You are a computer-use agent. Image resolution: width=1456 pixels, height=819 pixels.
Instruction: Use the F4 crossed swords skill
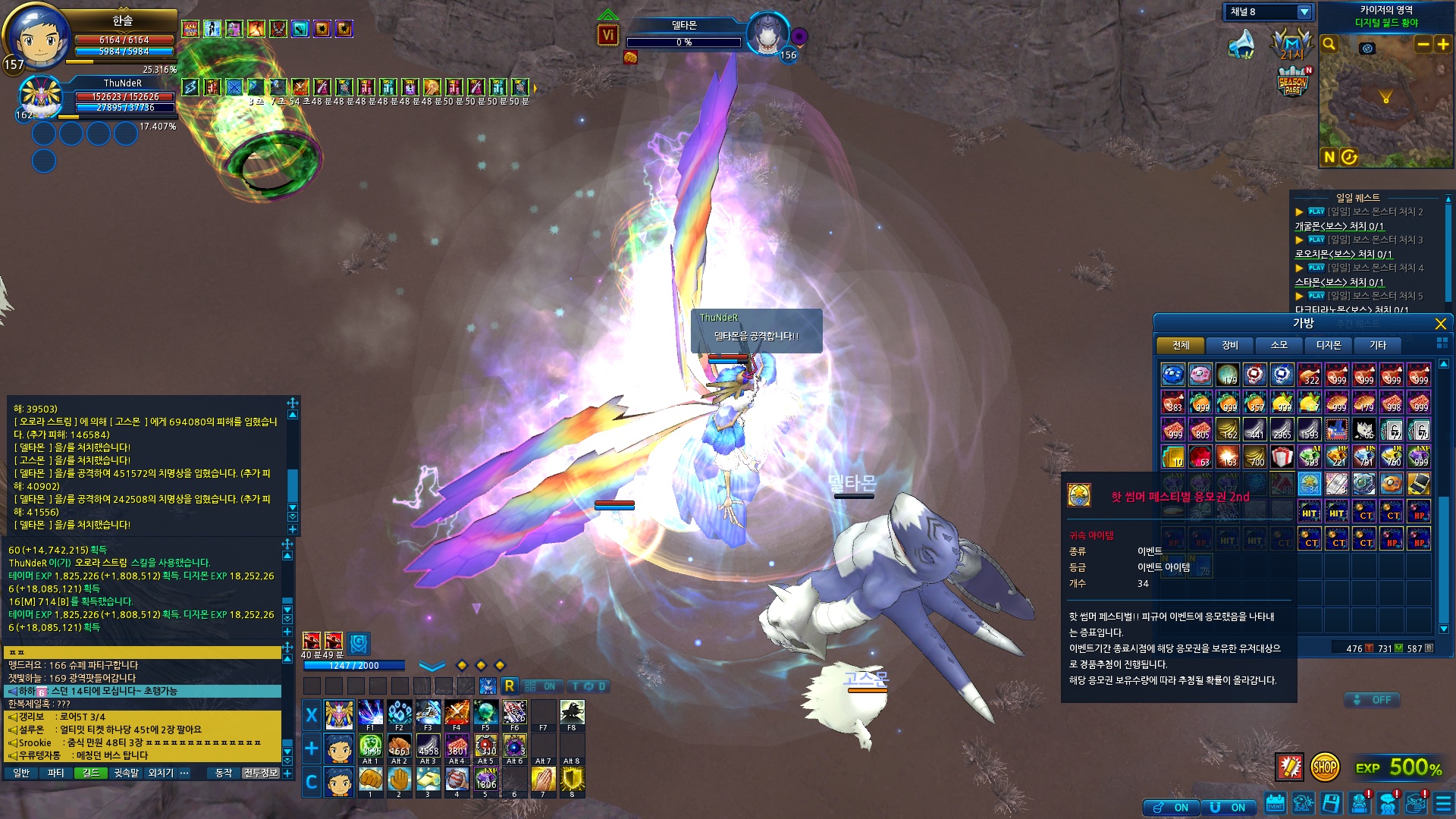click(457, 714)
